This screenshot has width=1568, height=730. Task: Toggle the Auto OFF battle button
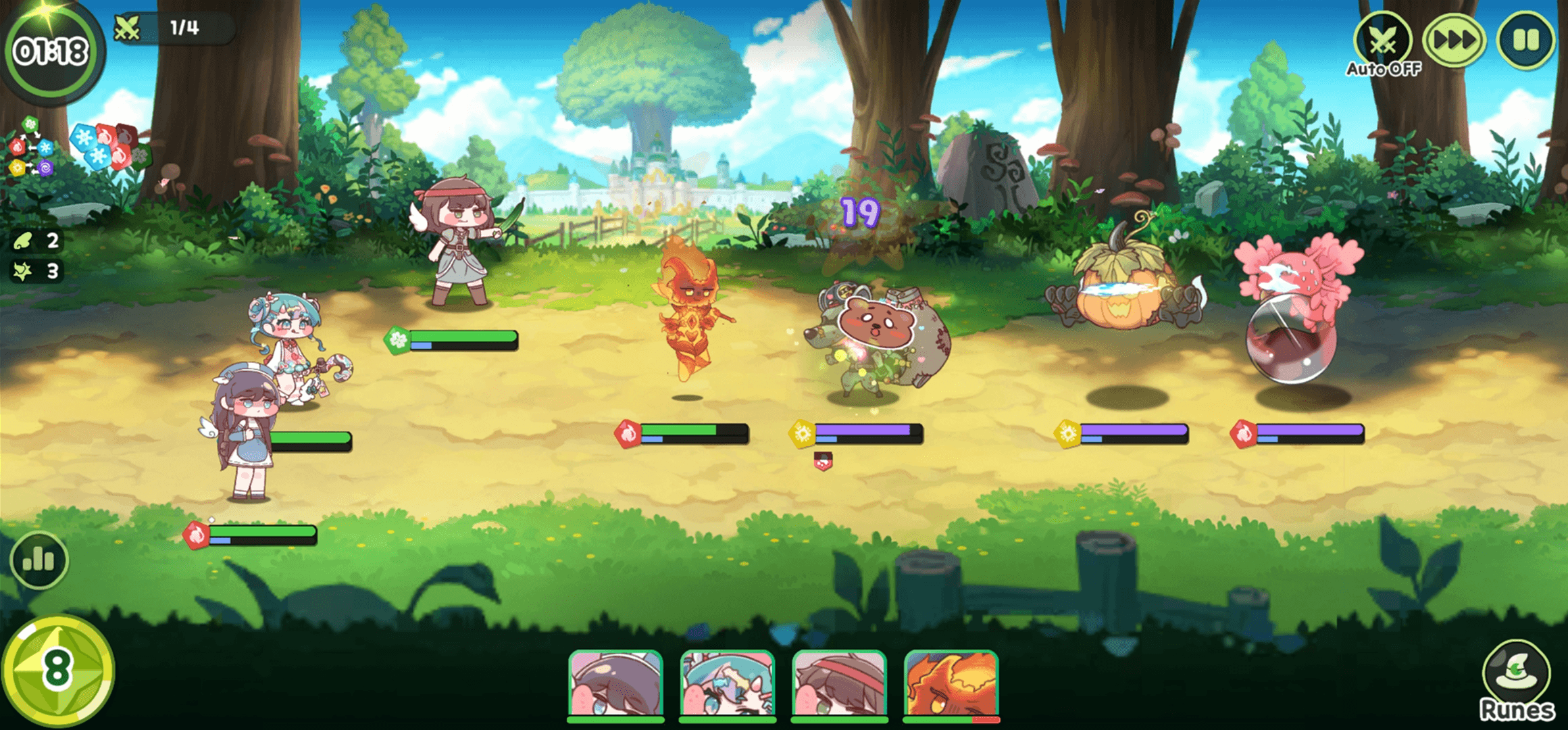coord(1383,42)
